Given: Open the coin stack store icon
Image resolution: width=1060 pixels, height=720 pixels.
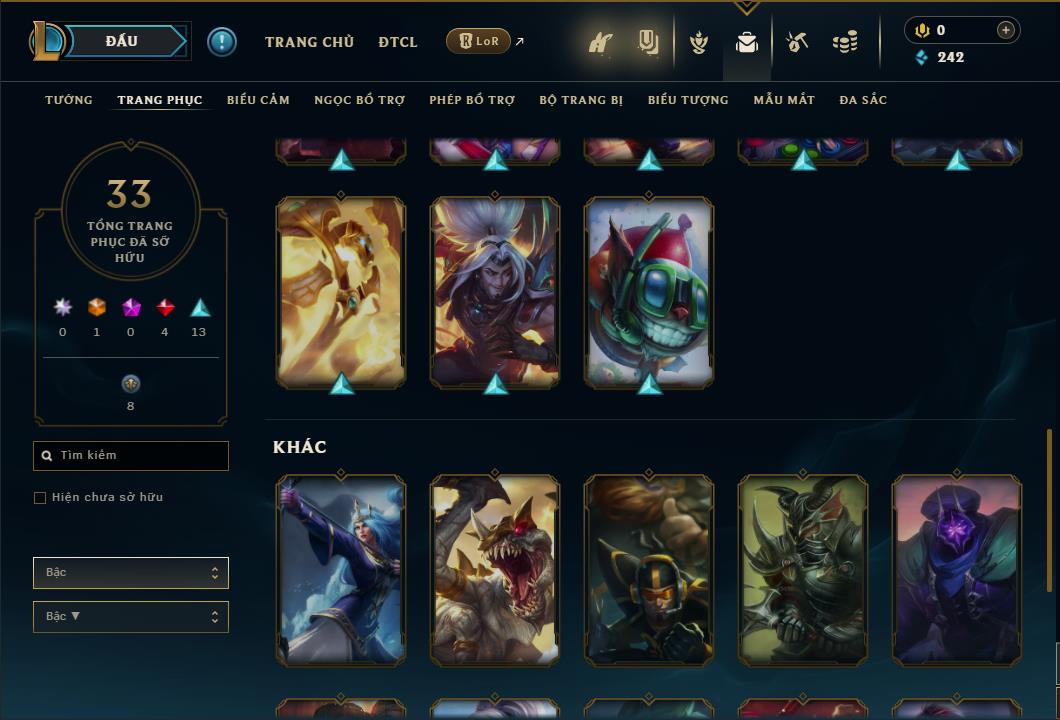Looking at the screenshot, I should tap(845, 42).
